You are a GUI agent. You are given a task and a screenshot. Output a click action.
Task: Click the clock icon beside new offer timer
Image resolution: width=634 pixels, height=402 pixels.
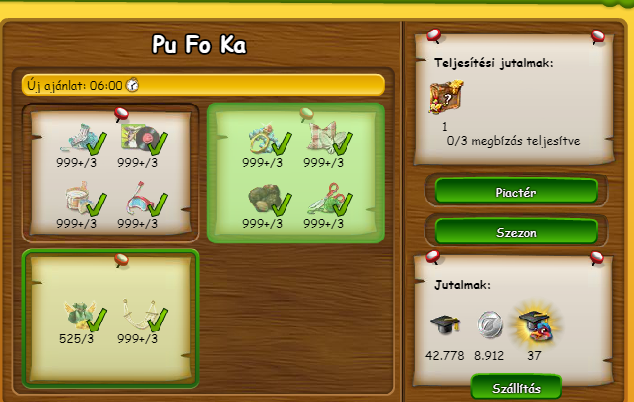132,85
